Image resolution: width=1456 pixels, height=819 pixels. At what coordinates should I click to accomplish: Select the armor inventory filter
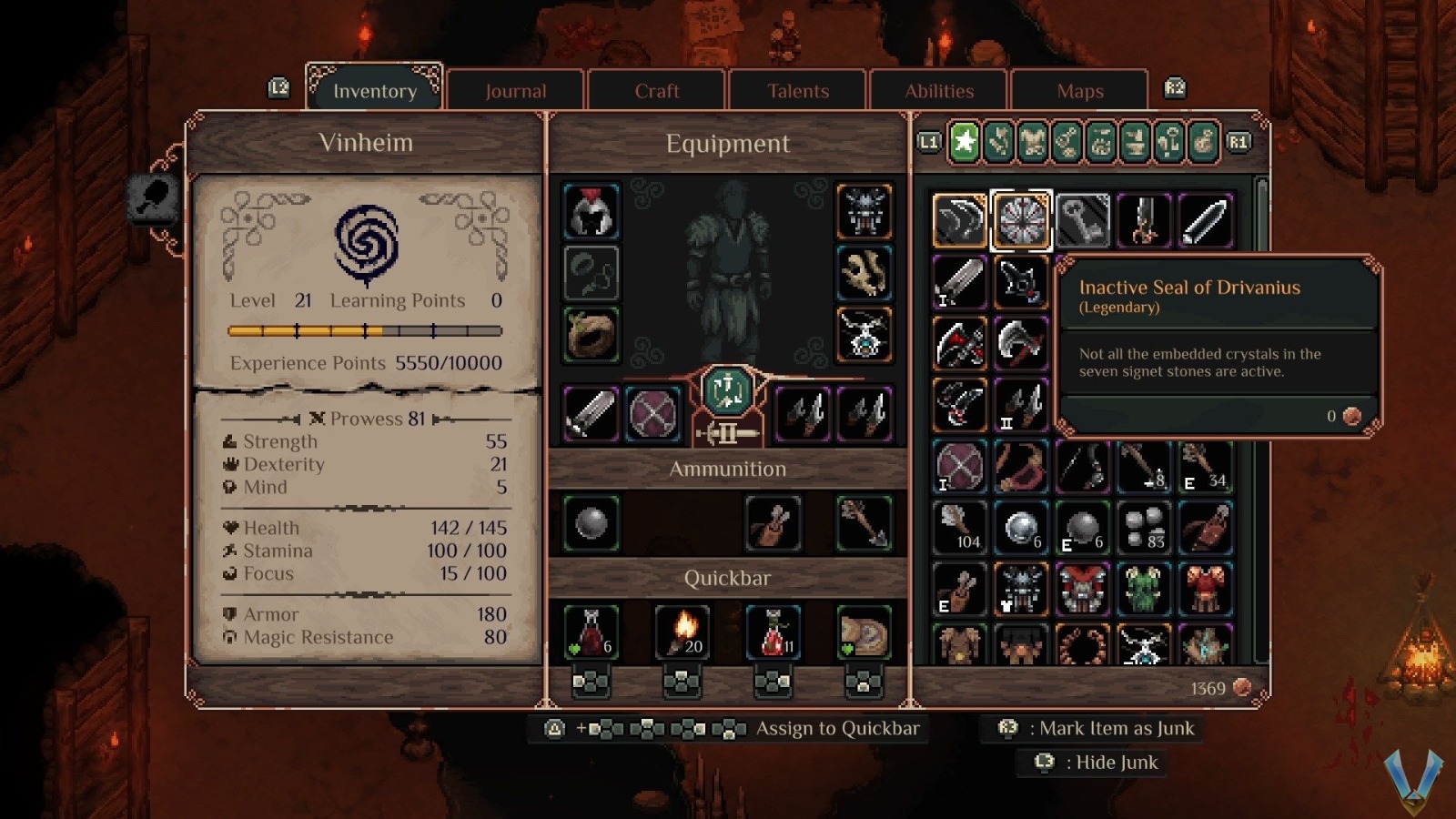(x=1033, y=143)
